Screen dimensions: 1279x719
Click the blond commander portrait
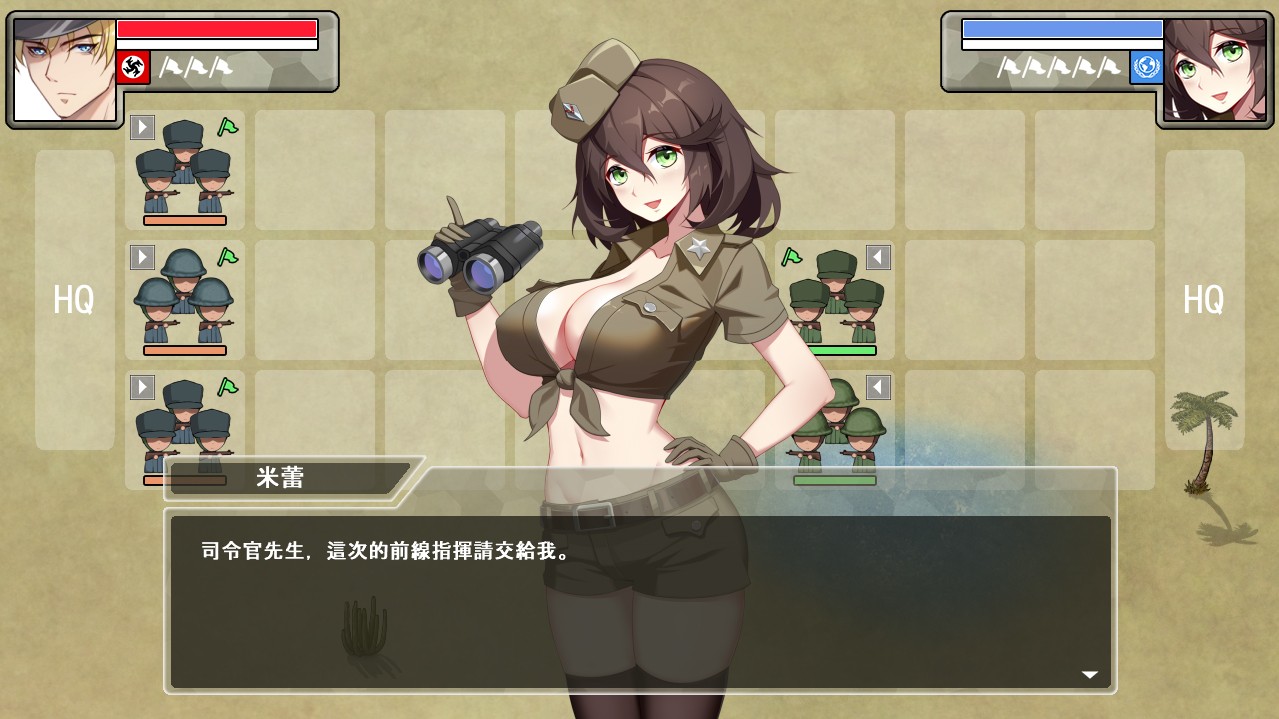[64, 69]
